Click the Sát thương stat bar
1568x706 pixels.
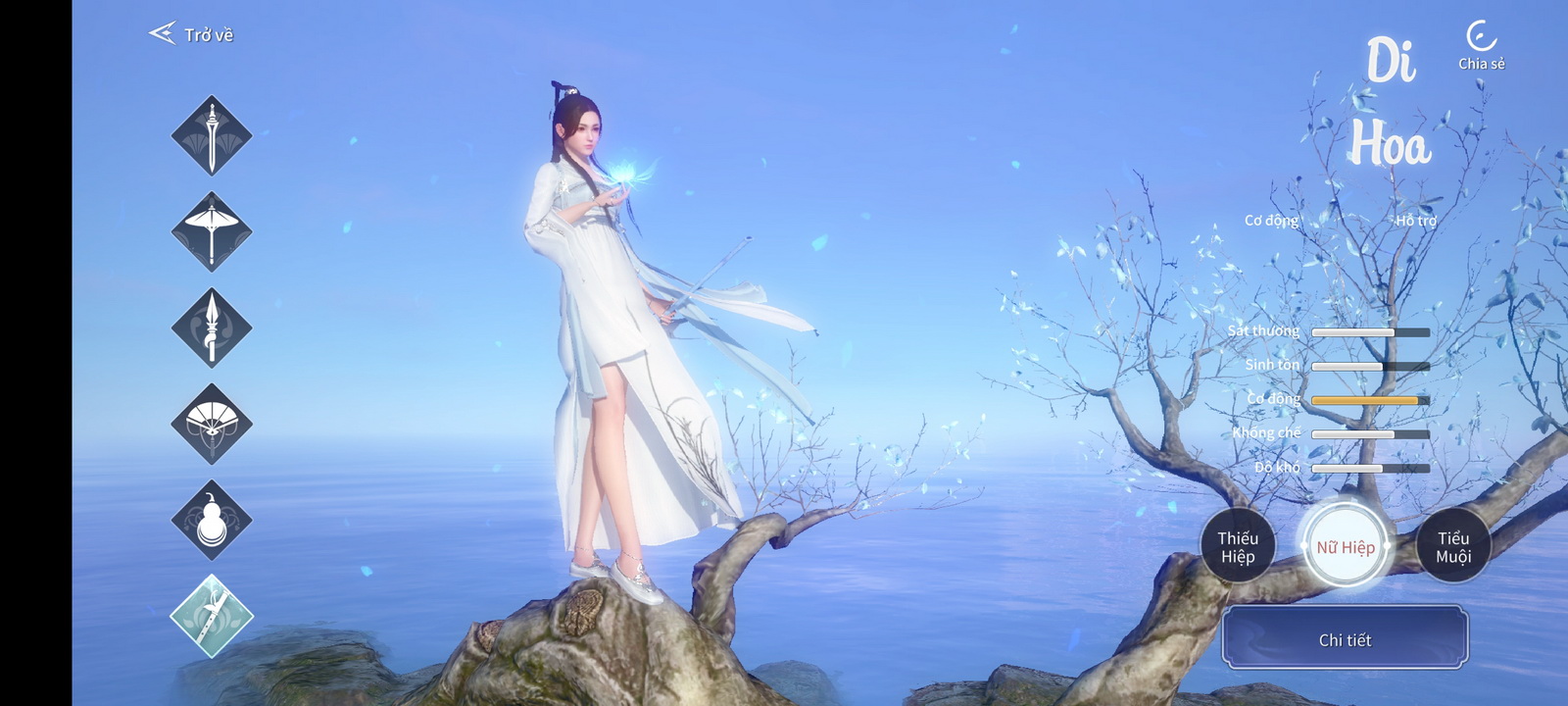click(1370, 331)
